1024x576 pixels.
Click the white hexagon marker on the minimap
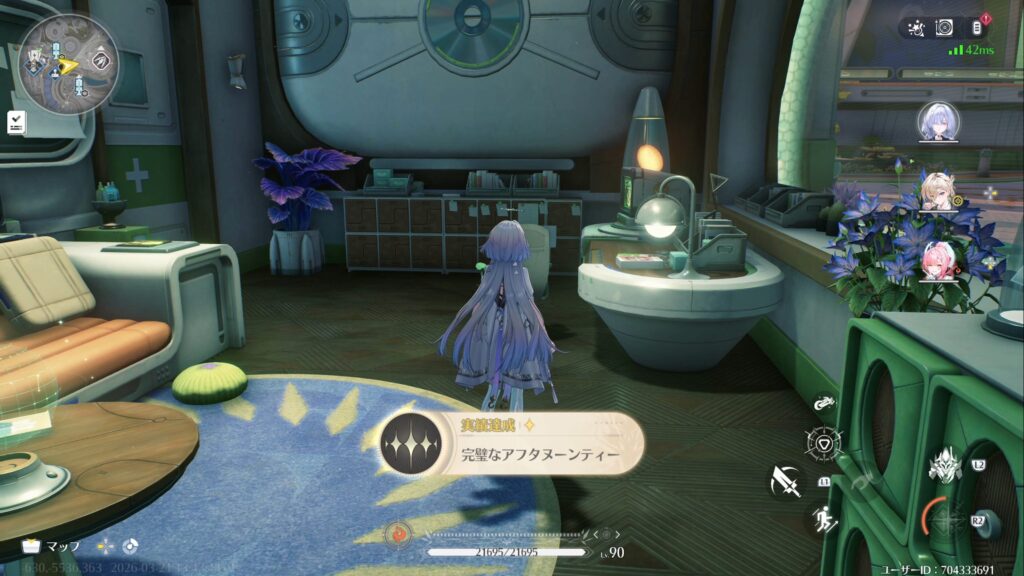click(99, 60)
